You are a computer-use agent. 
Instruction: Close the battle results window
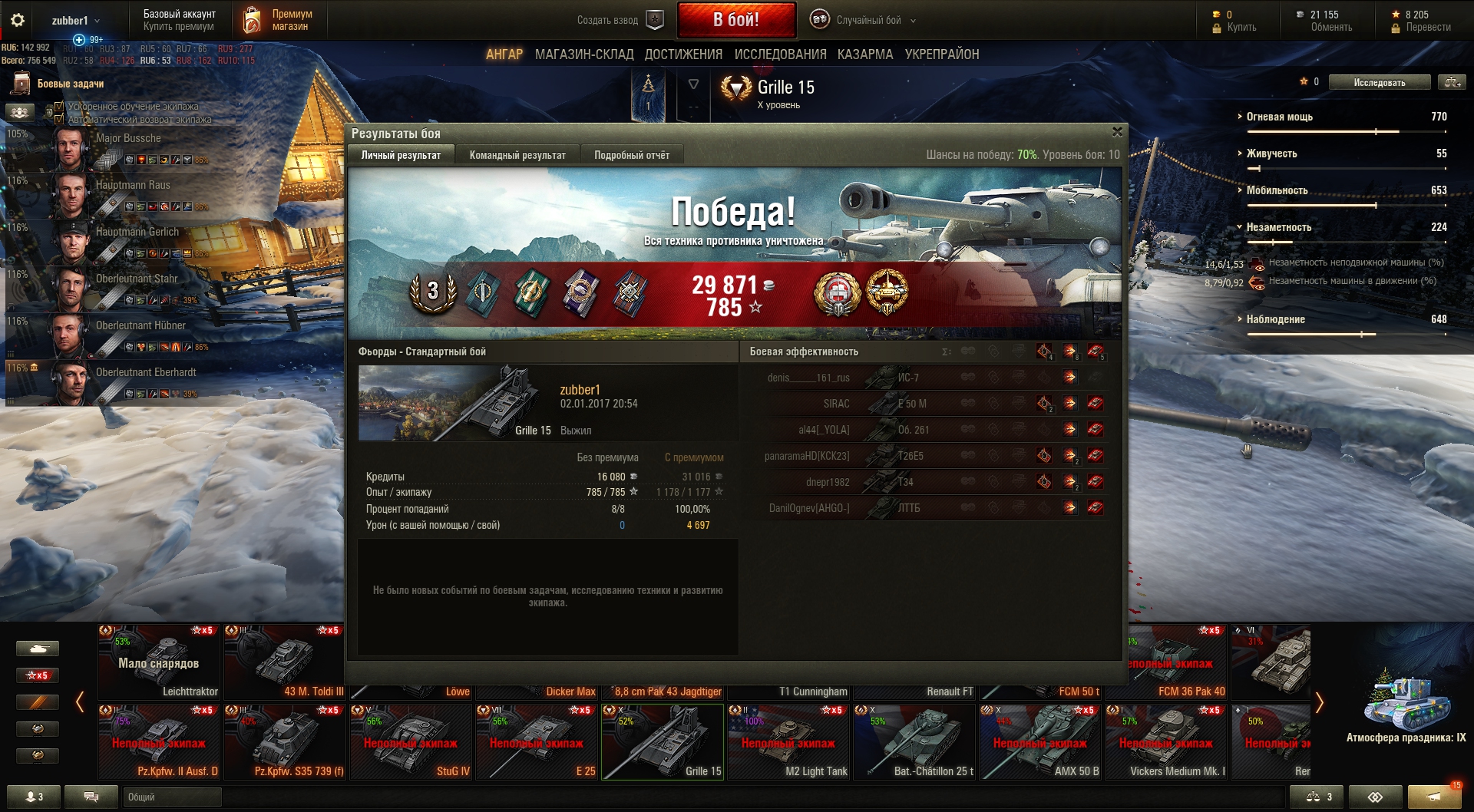[x=1117, y=132]
